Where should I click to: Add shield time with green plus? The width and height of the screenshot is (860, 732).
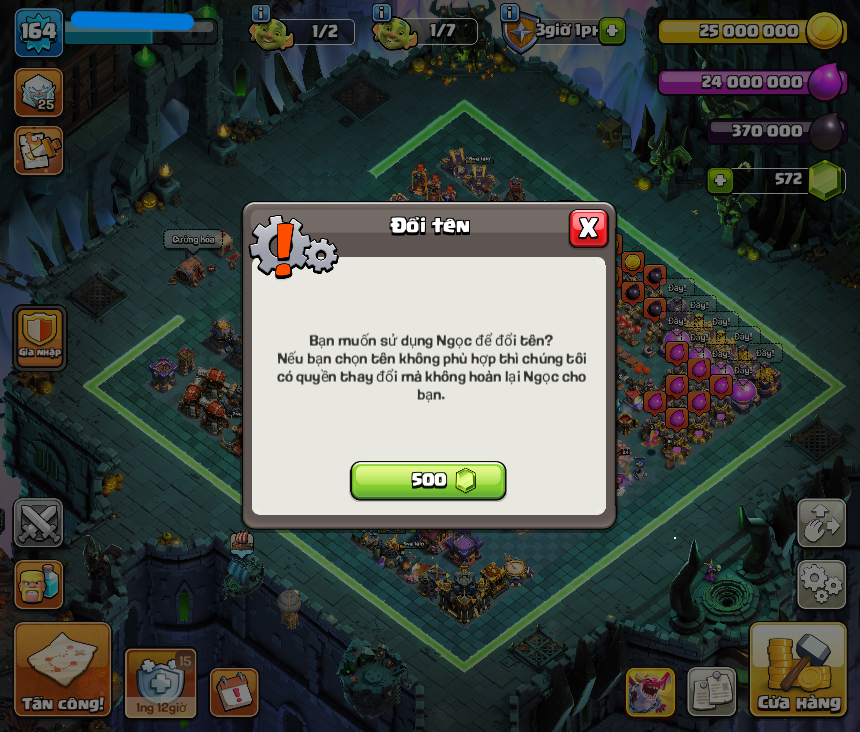[x=612, y=31]
